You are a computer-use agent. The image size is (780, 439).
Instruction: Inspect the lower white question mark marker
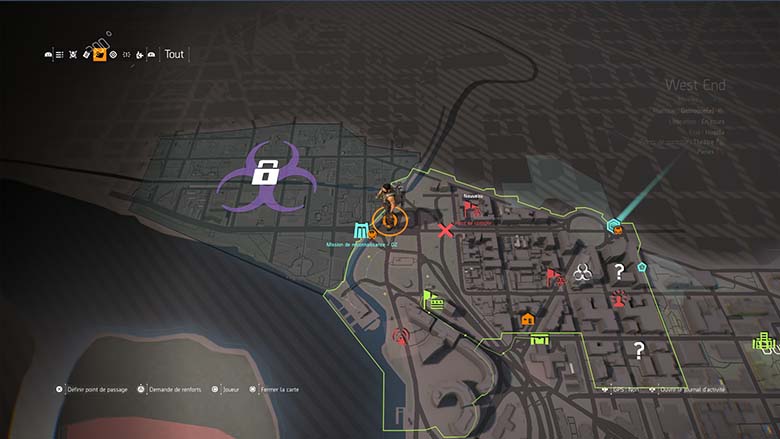point(639,349)
